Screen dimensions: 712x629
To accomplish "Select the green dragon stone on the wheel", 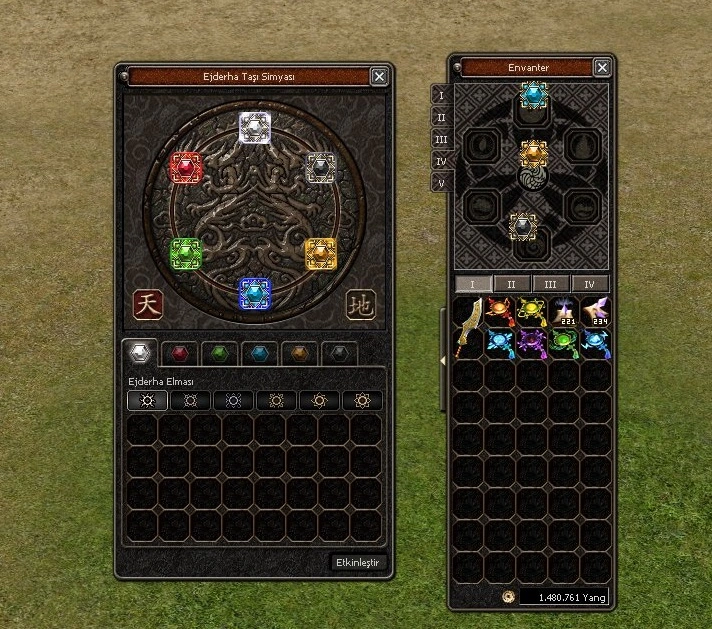I will (x=186, y=253).
